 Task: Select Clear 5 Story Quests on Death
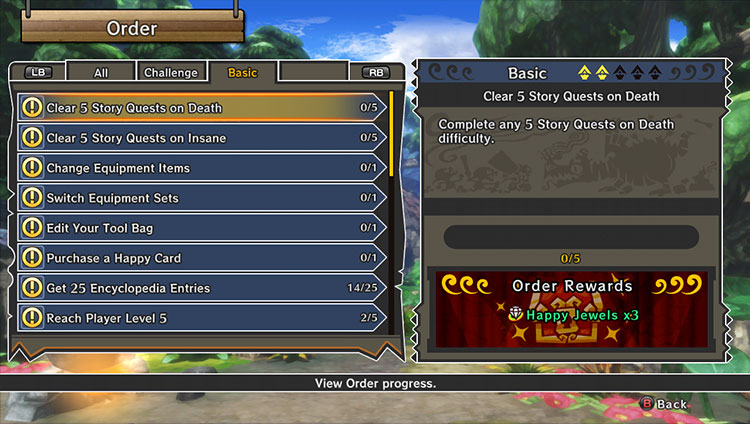point(200,108)
